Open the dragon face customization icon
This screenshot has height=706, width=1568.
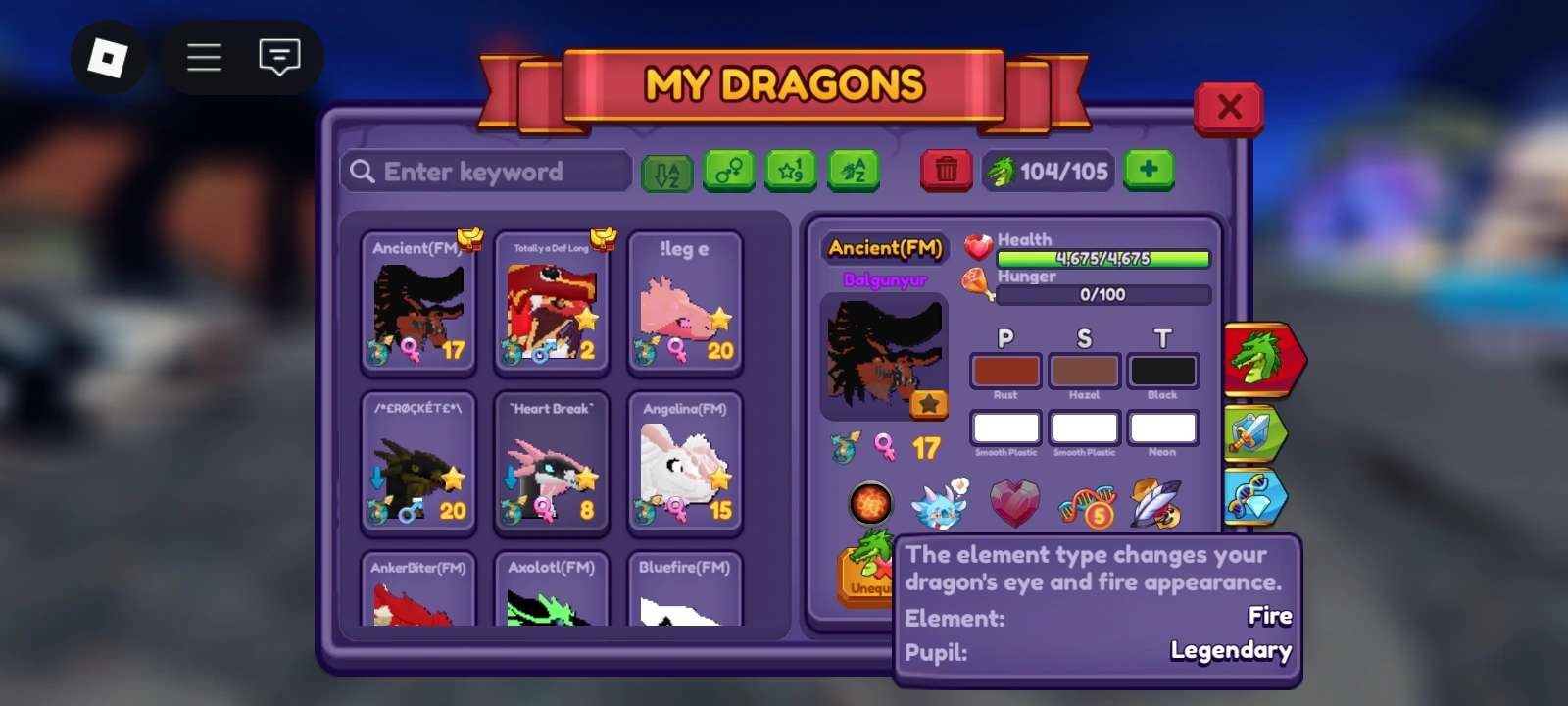pyautogui.click(x=939, y=502)
